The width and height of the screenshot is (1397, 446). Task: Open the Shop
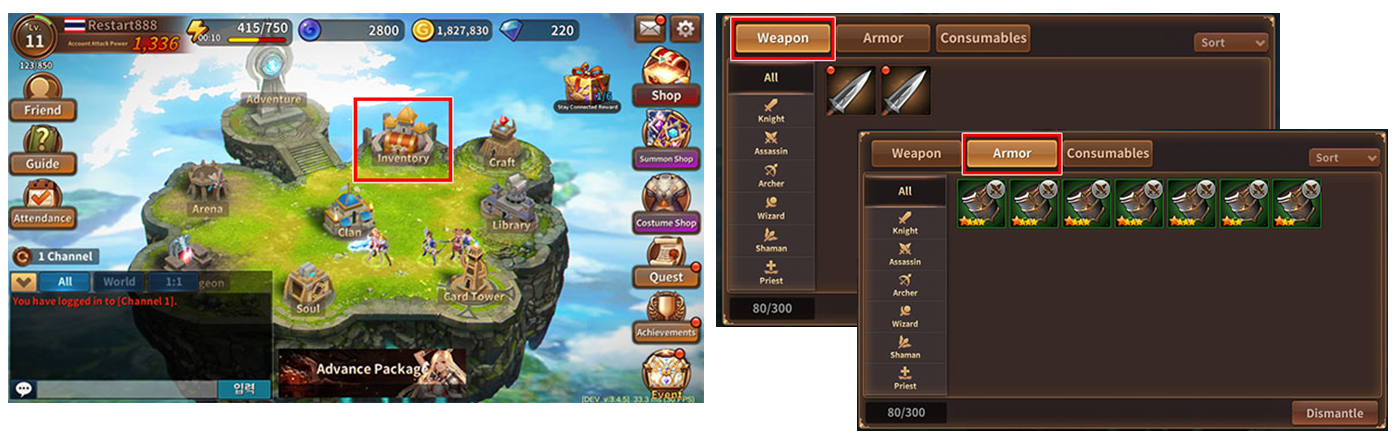[665, 78]
